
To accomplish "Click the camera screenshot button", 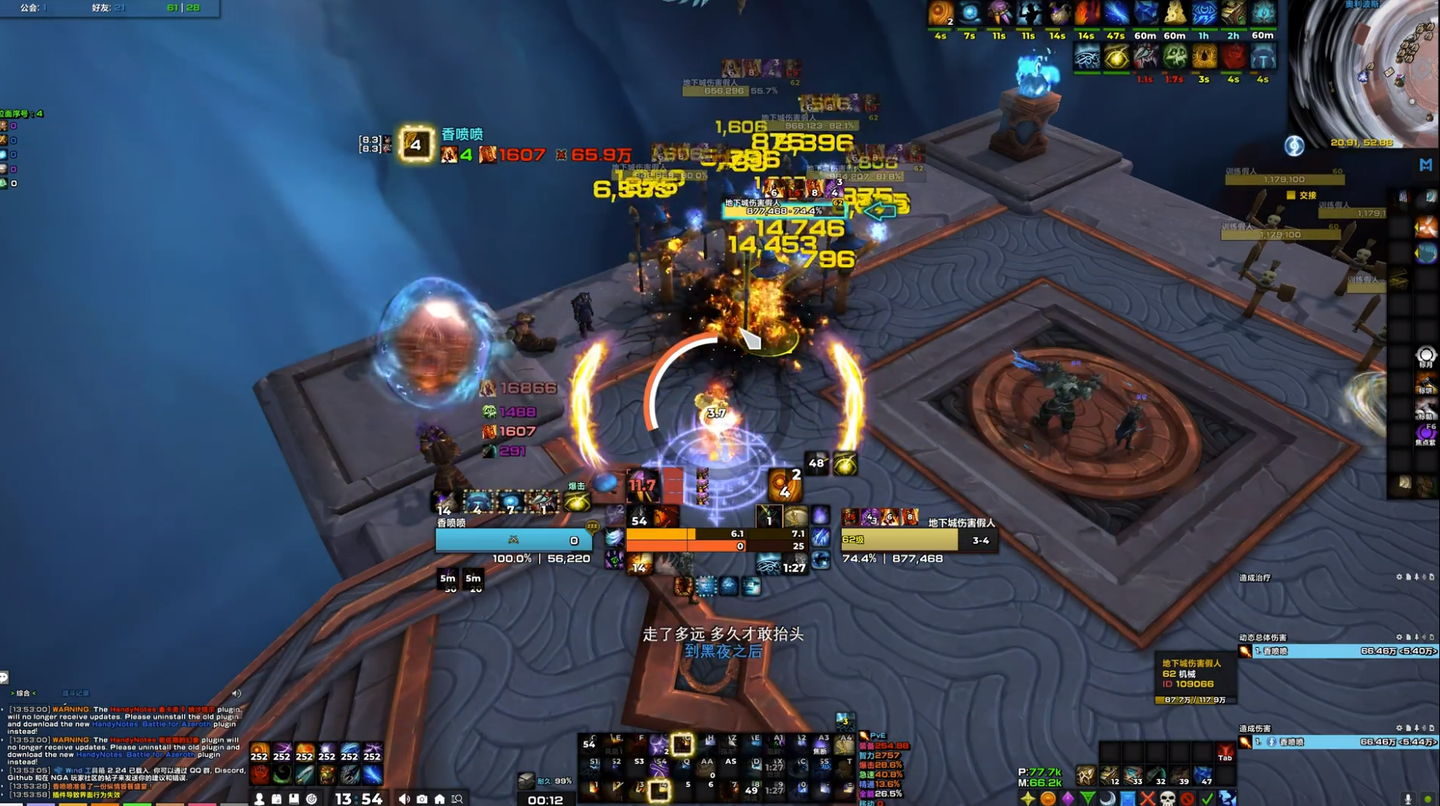I will click(x=422, y=798).
